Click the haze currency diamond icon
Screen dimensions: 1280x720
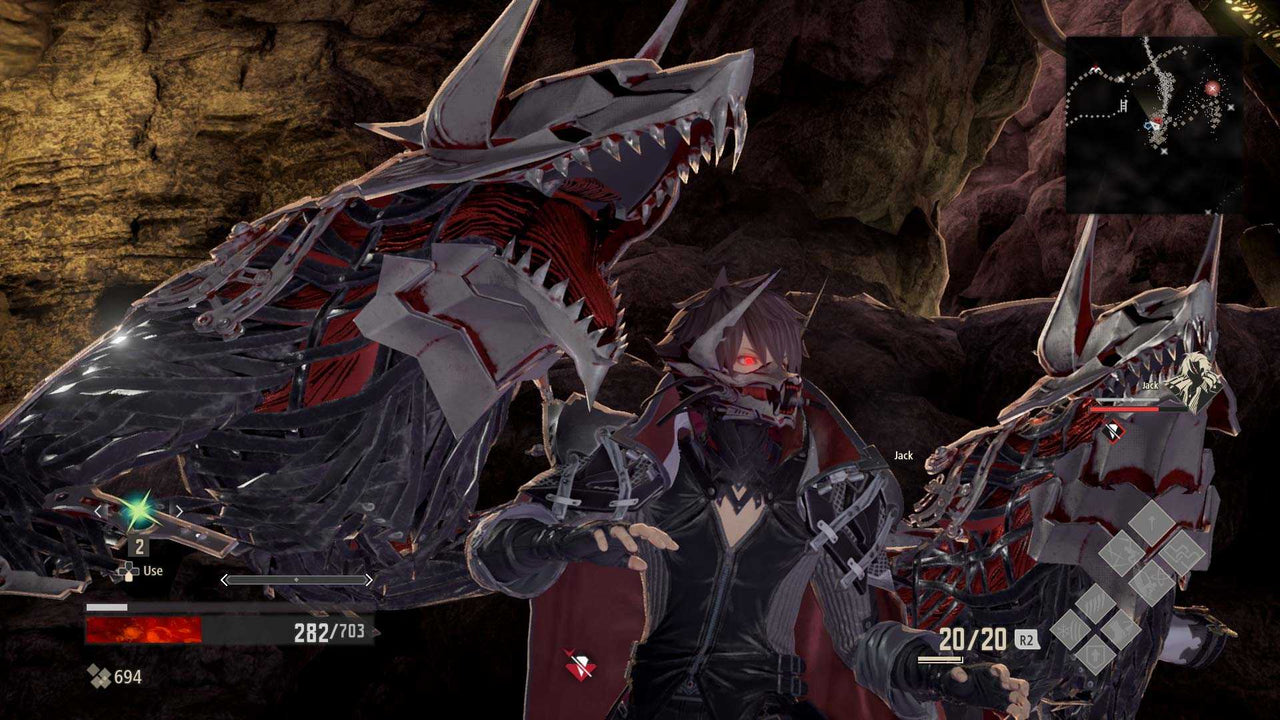pos(99,675)
